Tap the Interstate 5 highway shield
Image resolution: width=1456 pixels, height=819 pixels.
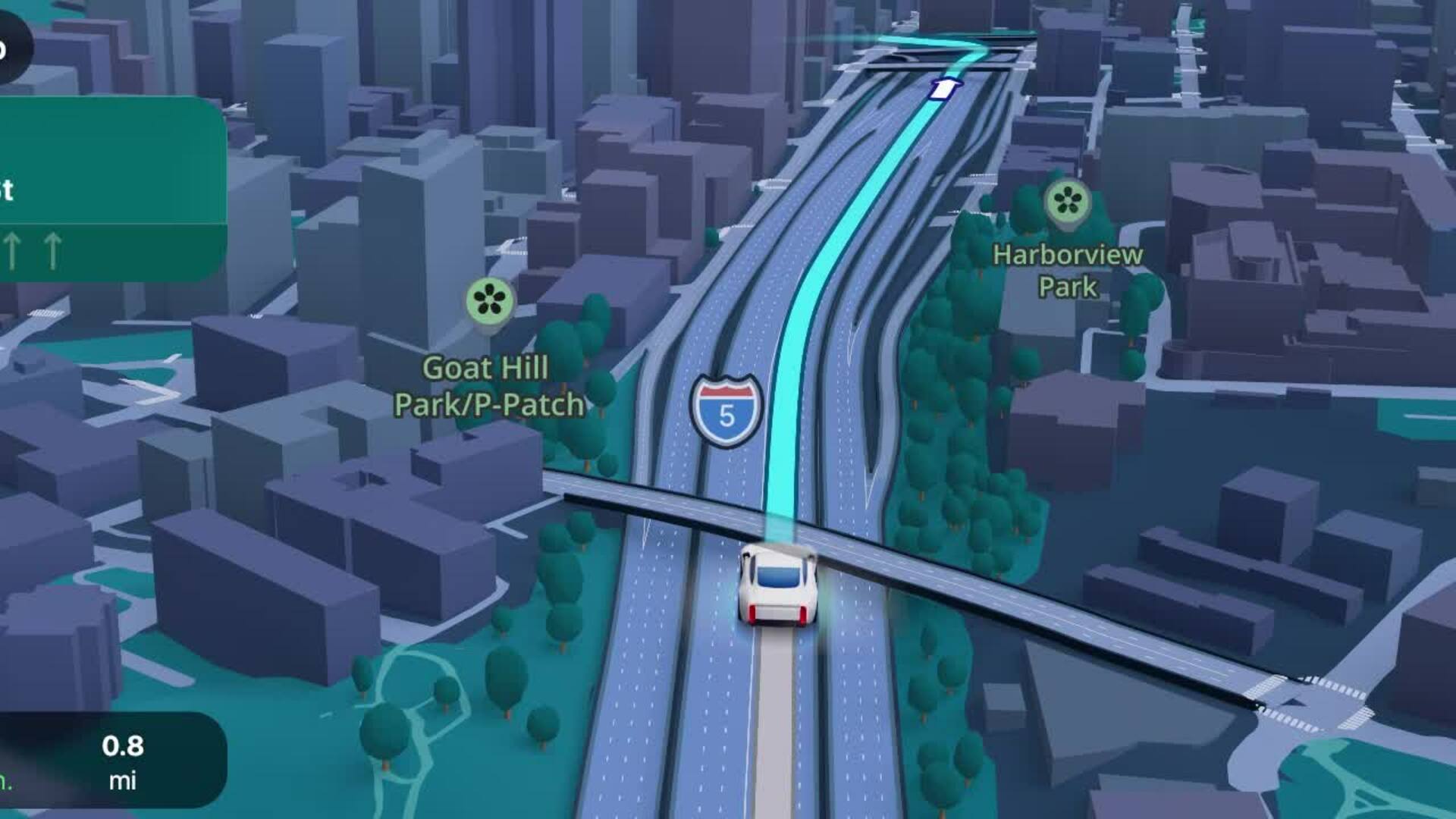726,409
